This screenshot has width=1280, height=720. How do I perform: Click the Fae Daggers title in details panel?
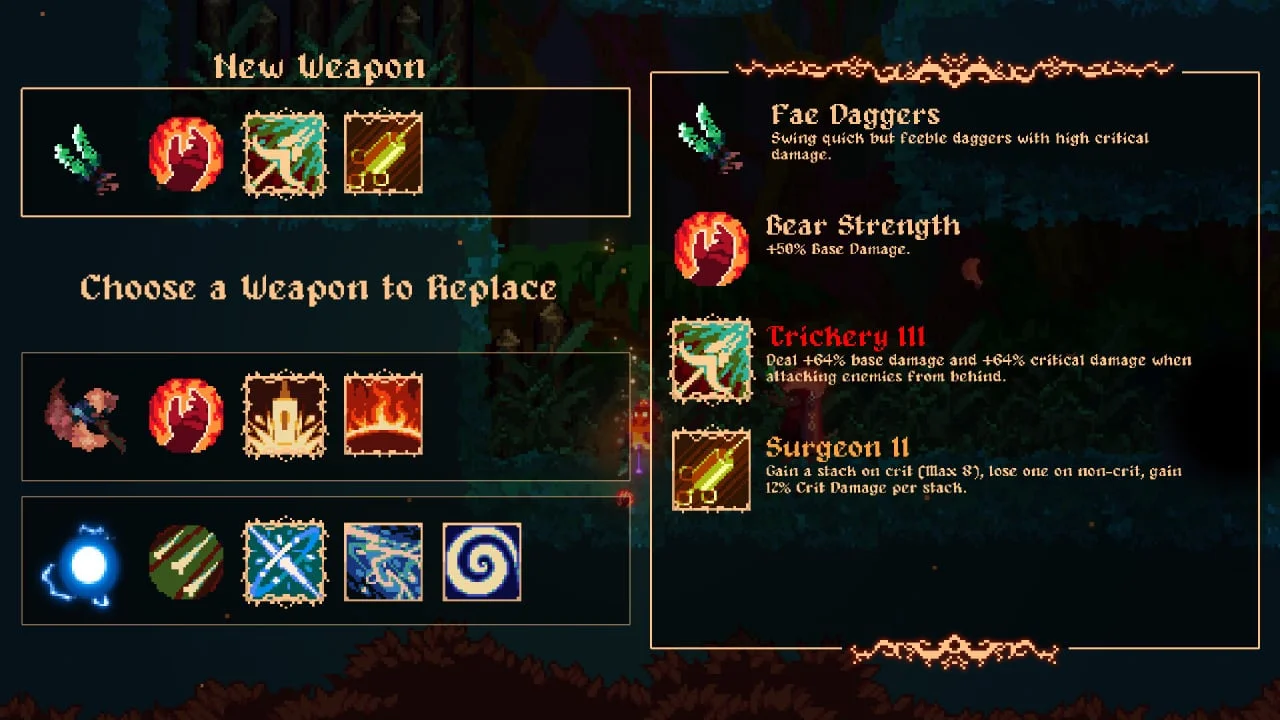pyautogui.click(x=855, y=115)
